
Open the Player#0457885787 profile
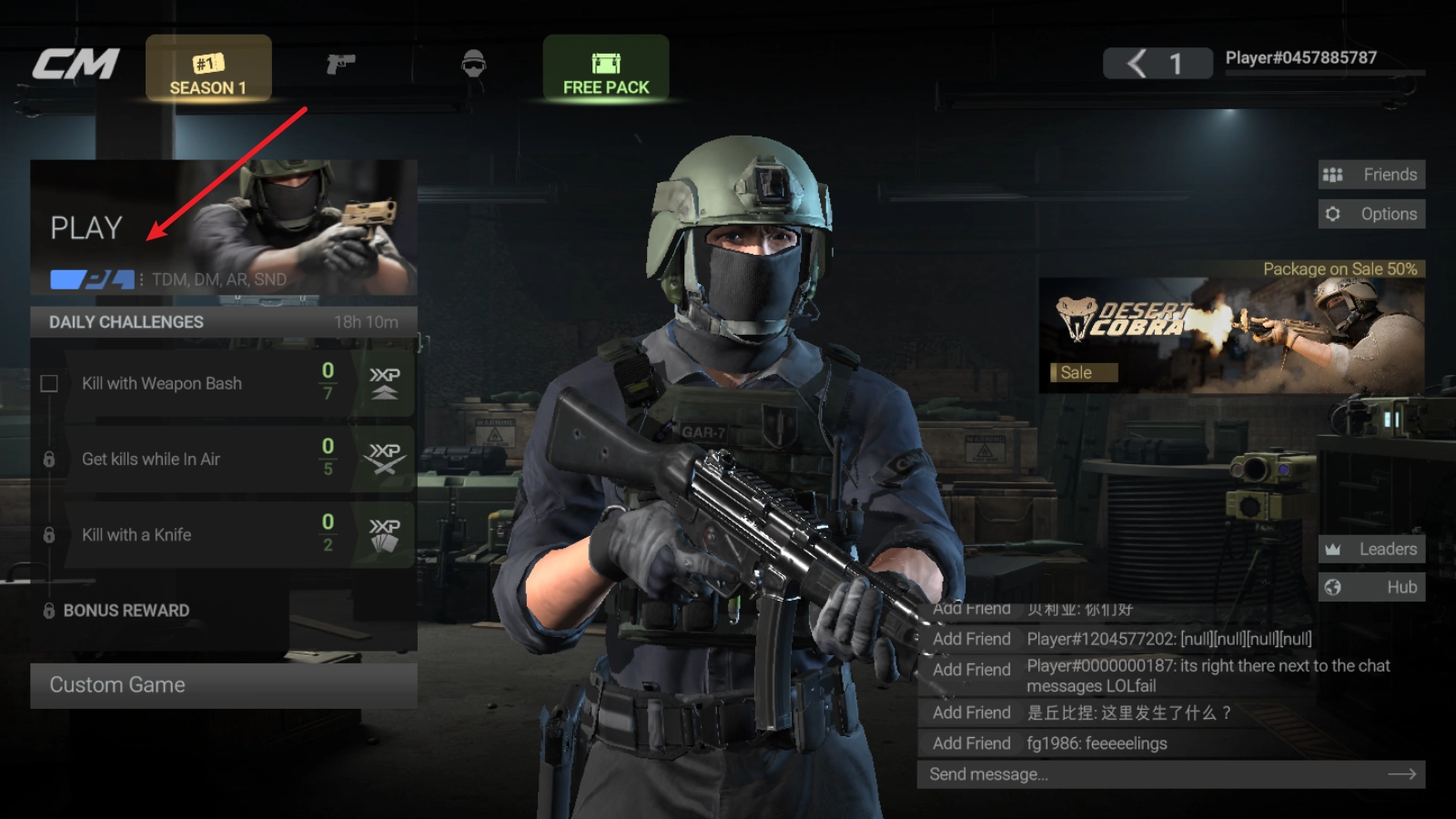click(x=1300, y=58)
